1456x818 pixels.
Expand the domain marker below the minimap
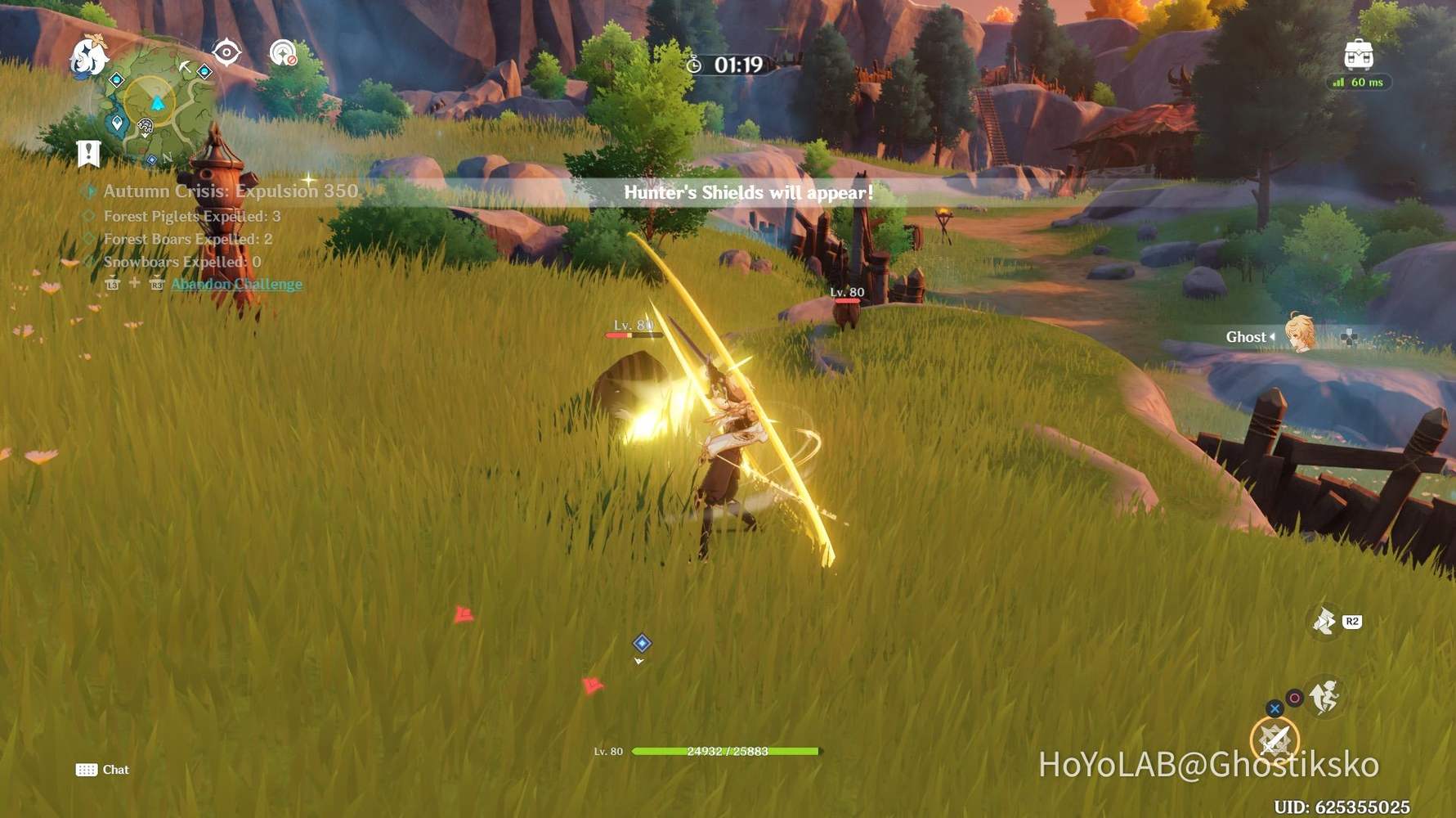click(x=146, y=125)
